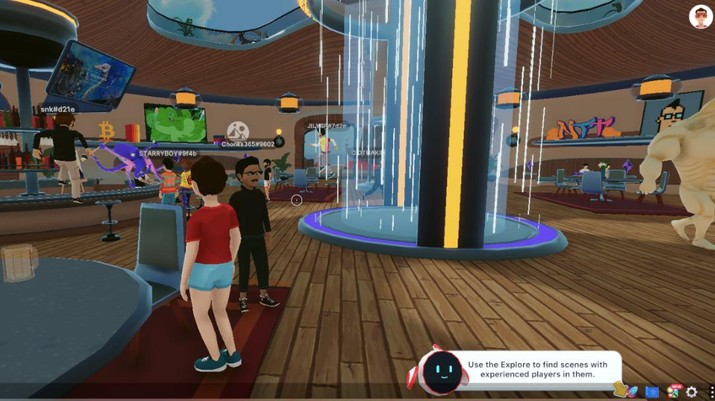Open the colorful icon with the red badge
The width and height of the screenshot is (715, 401).
[x=674, y=391]
